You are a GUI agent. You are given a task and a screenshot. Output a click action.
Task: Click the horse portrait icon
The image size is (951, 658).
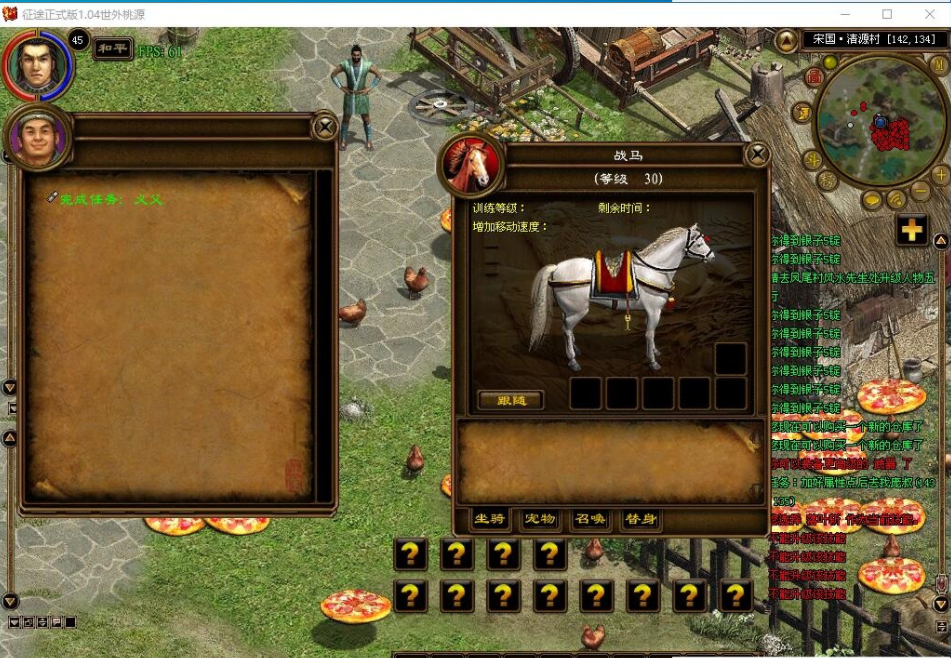[x=470, y=164]
